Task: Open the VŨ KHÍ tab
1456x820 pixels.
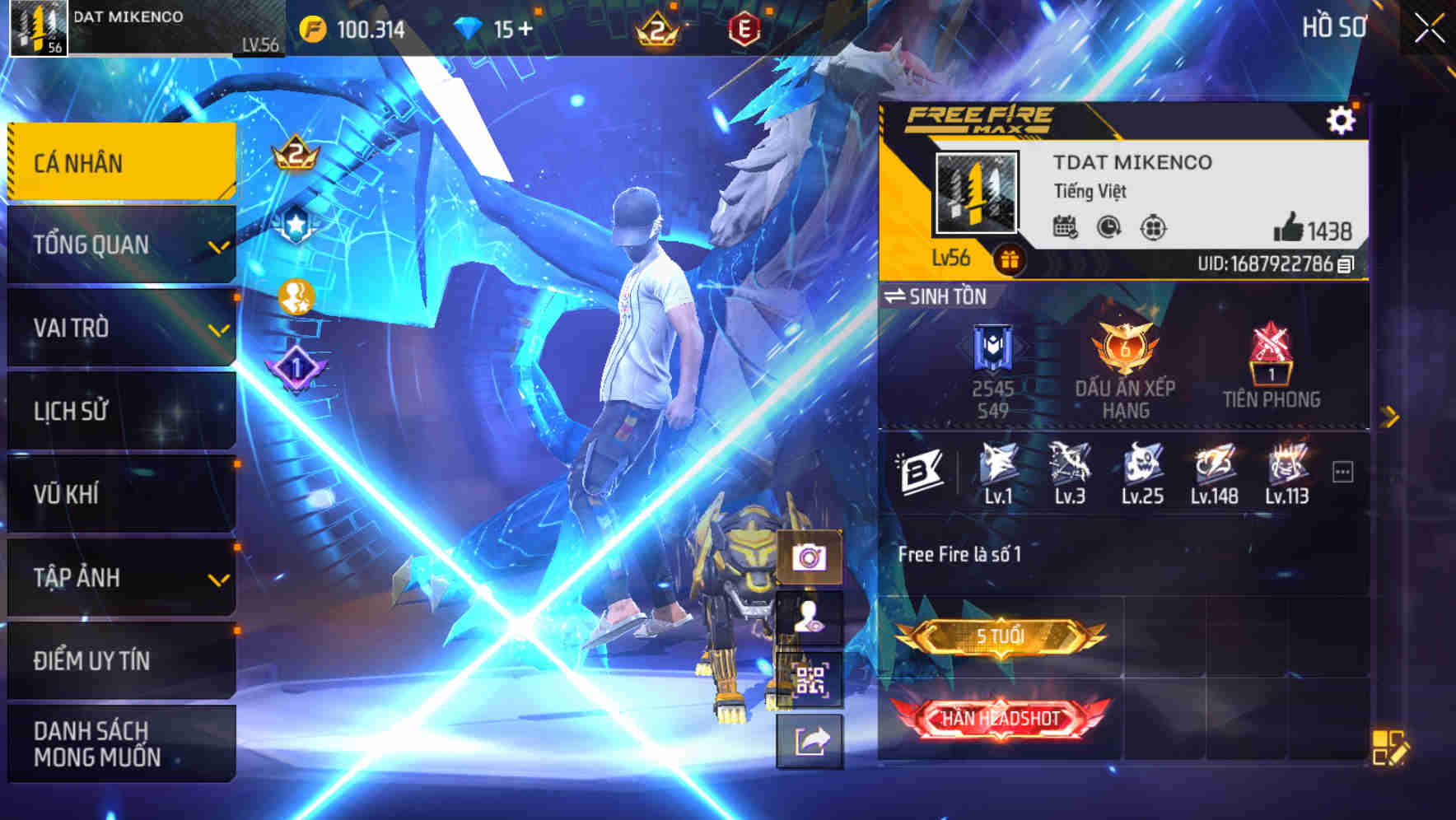Action: pos(121,494)
